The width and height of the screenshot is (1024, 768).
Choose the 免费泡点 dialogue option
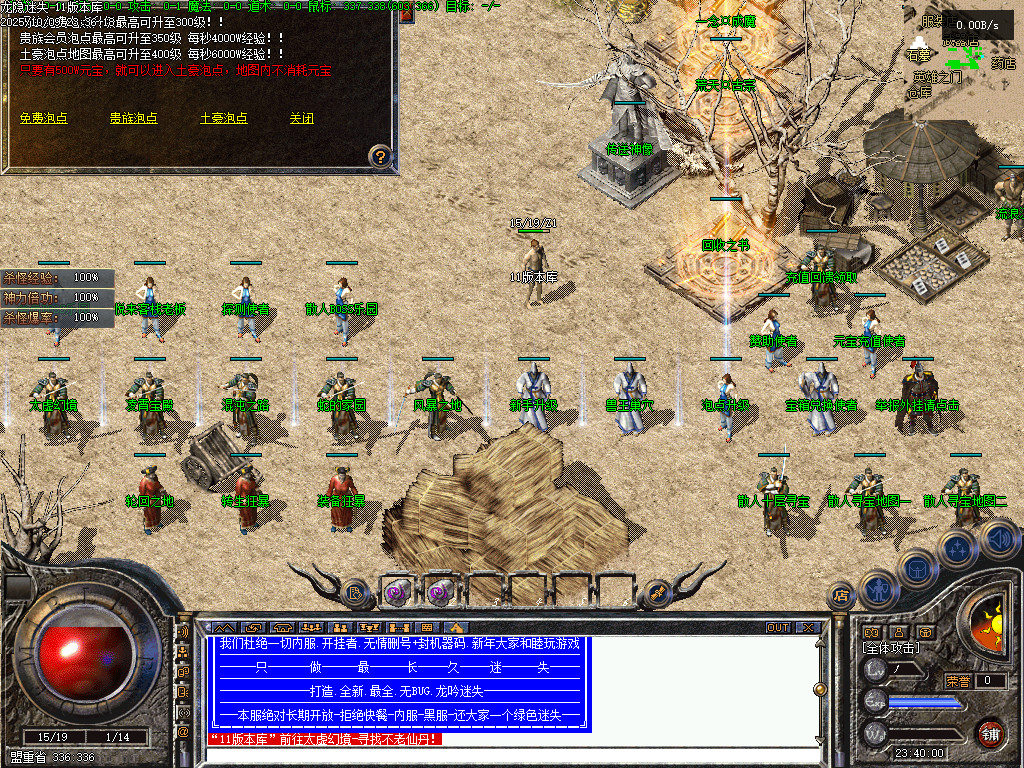43,118
